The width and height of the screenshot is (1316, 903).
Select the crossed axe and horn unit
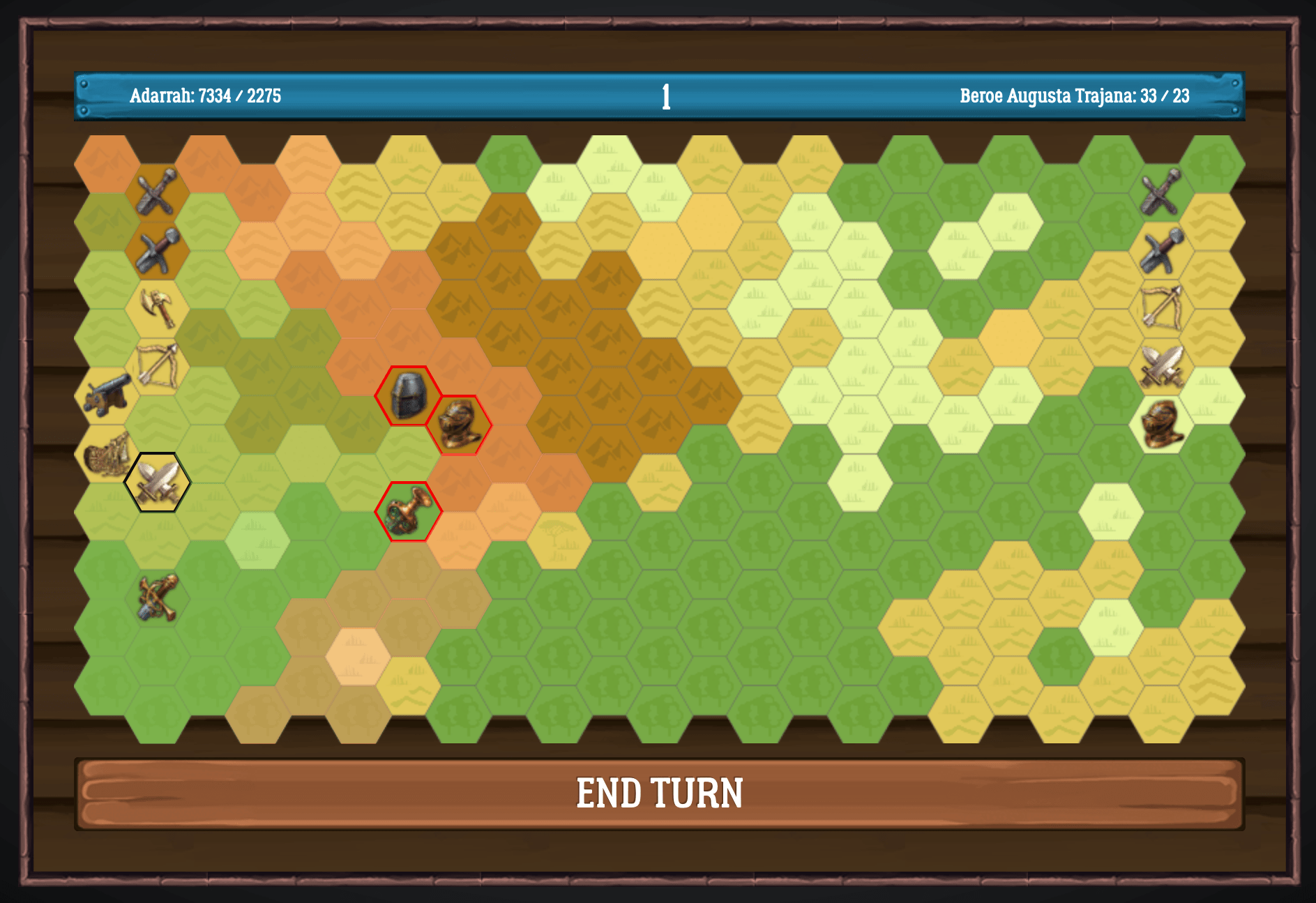[158, 598]
